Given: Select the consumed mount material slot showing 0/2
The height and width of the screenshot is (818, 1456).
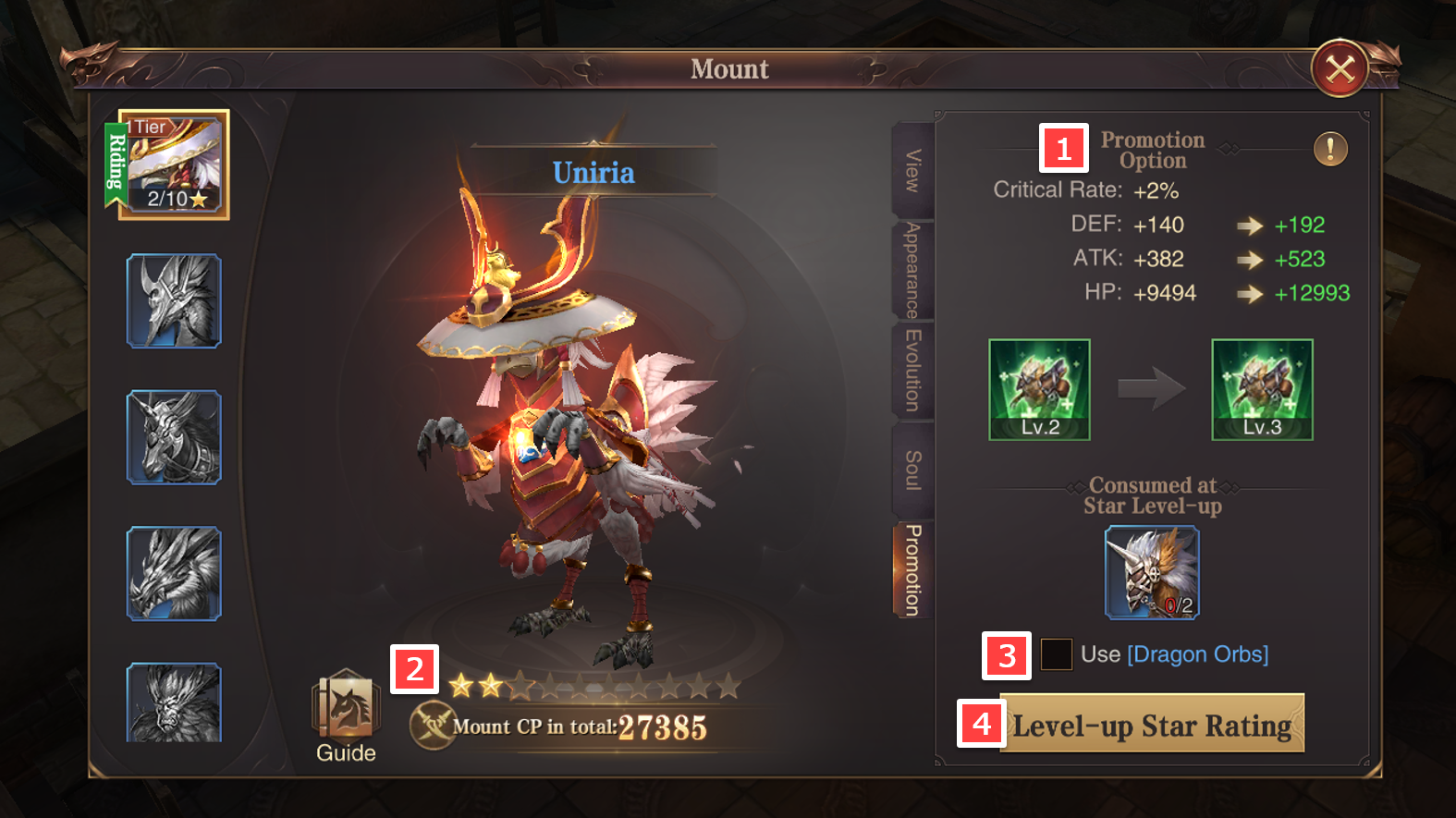Looking at the screenshot, I should (1152, 572).
